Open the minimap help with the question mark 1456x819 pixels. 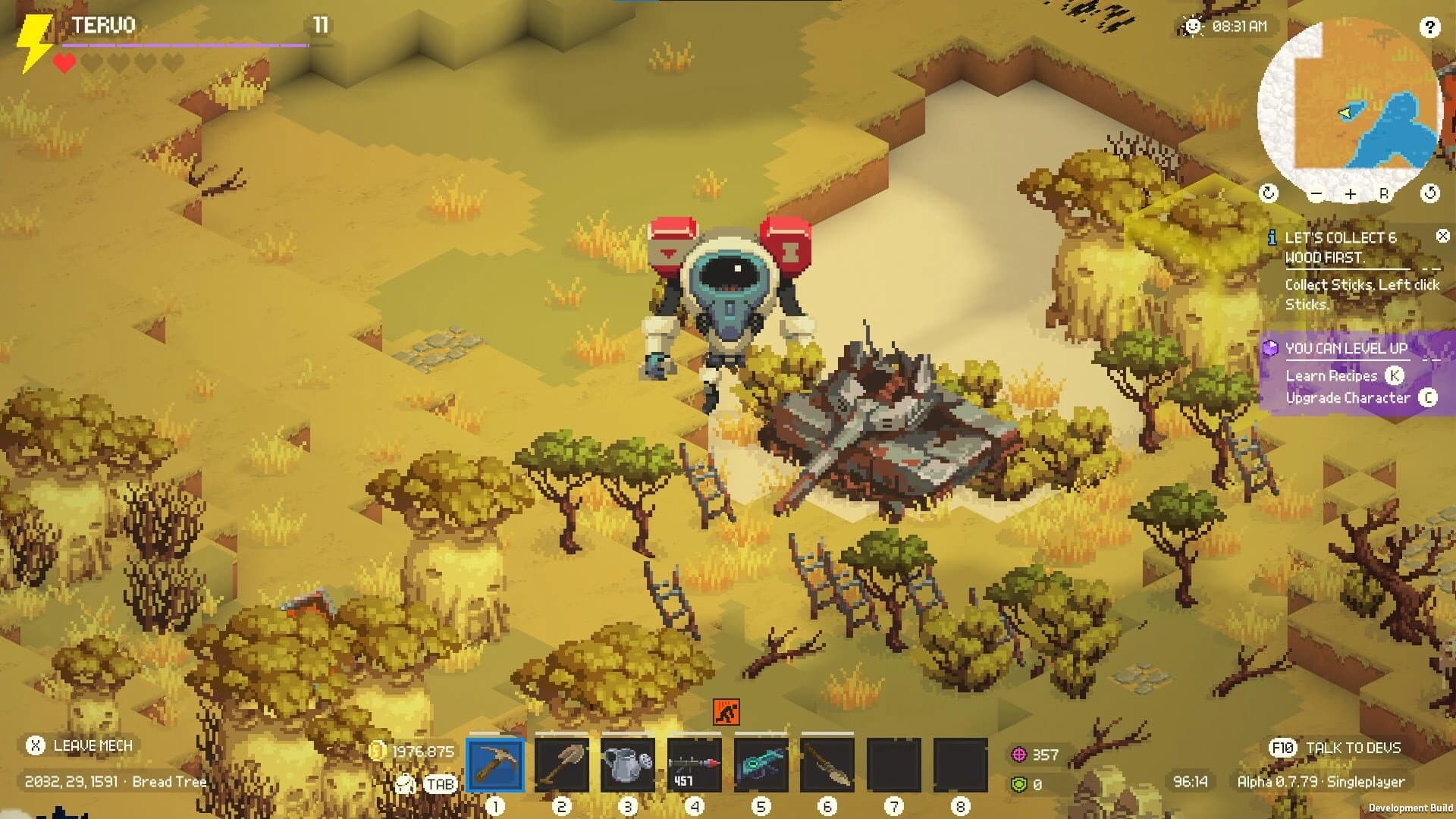pos(1431,28)
